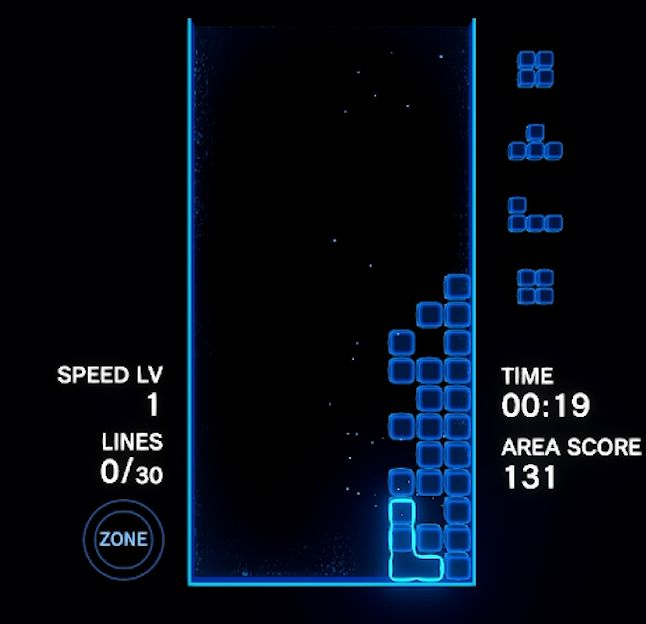Select the T-shaped piece in the next queue
The image size is (646, 624).
click(535, 144)
